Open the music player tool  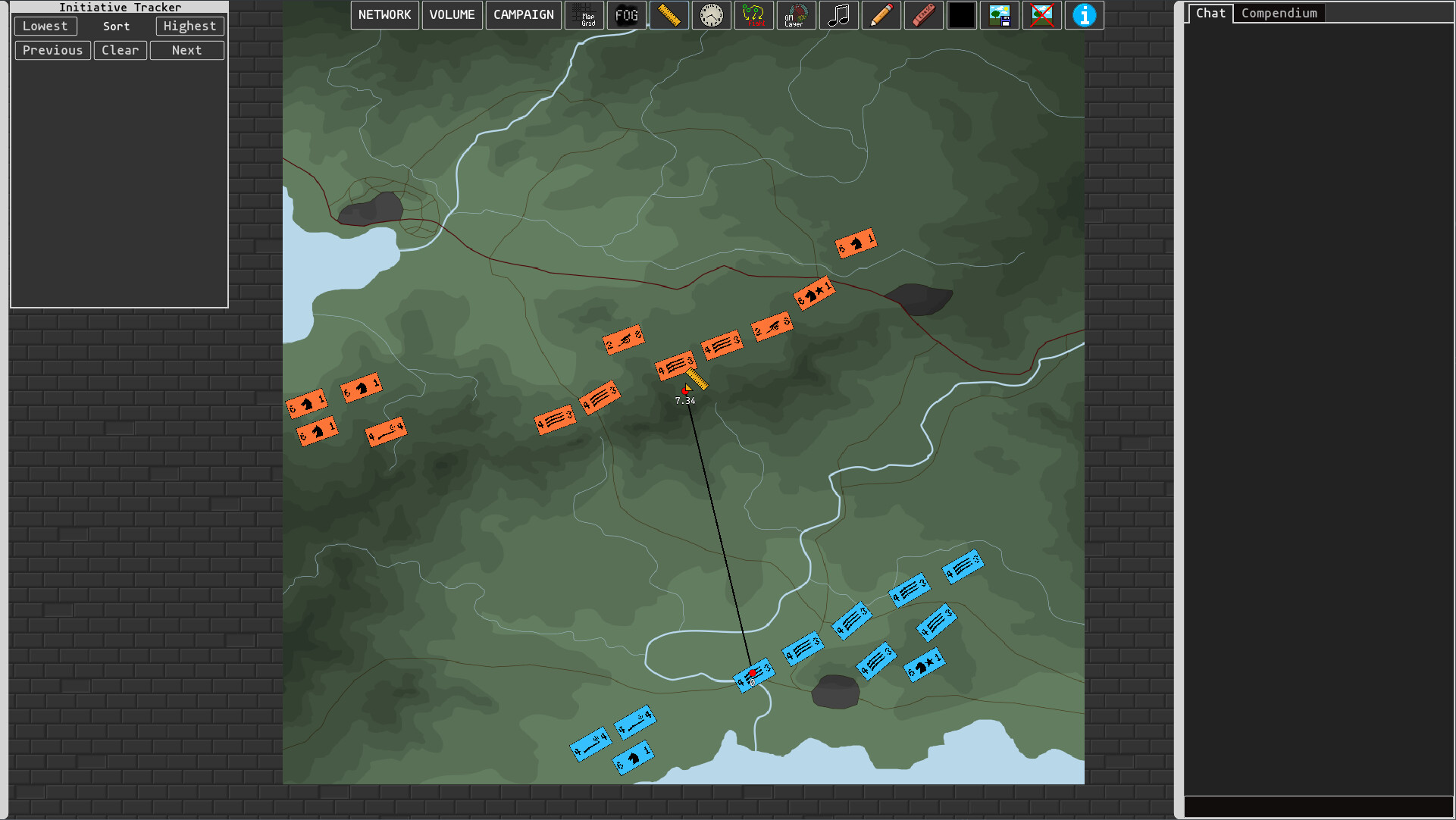point(839,15)
